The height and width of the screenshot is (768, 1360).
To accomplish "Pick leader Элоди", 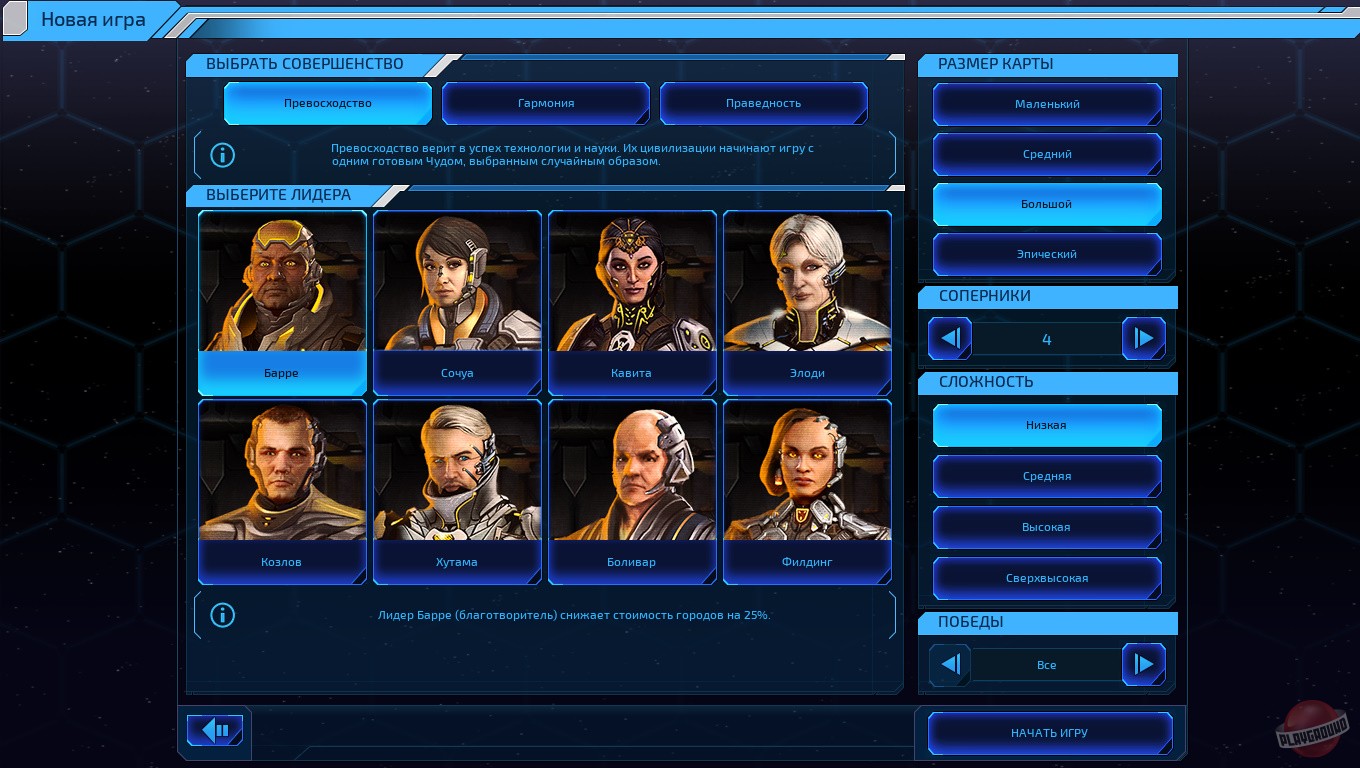I will (807, 300).
